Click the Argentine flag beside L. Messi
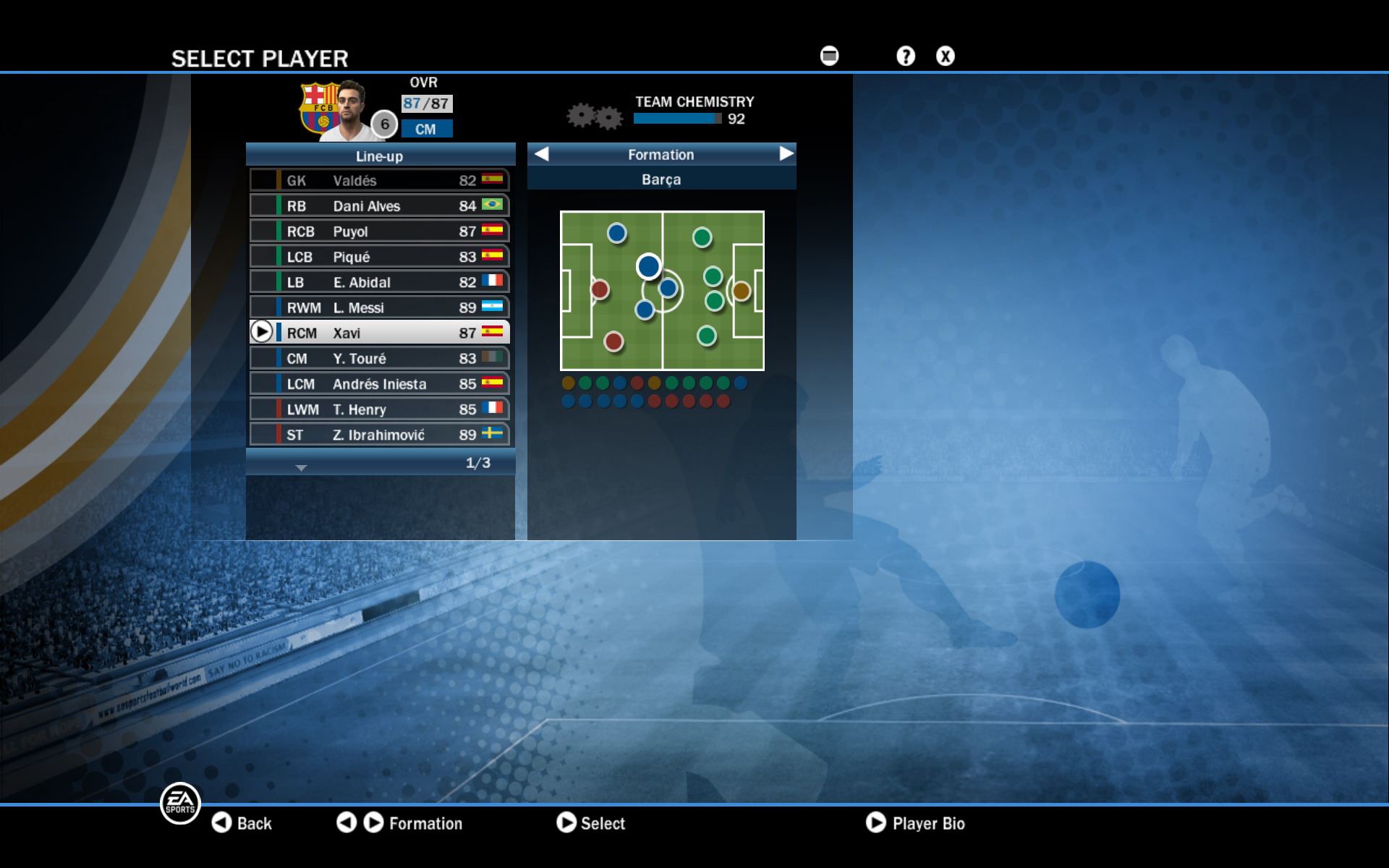 pos(493,307)
